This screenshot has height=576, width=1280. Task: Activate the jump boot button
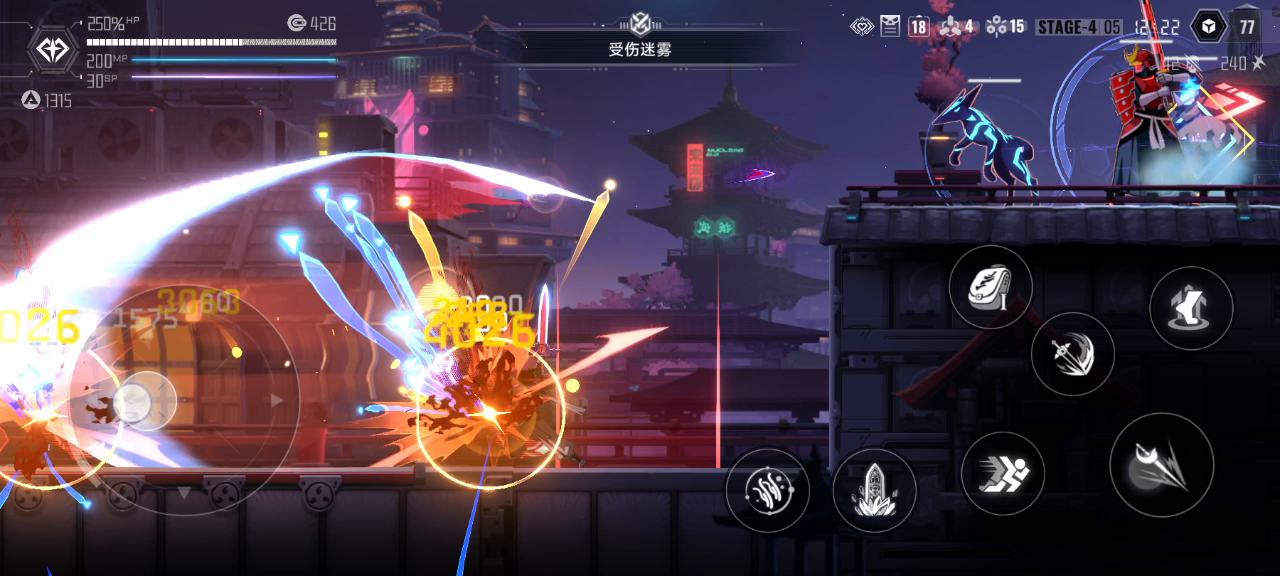tap(1190, 308)
